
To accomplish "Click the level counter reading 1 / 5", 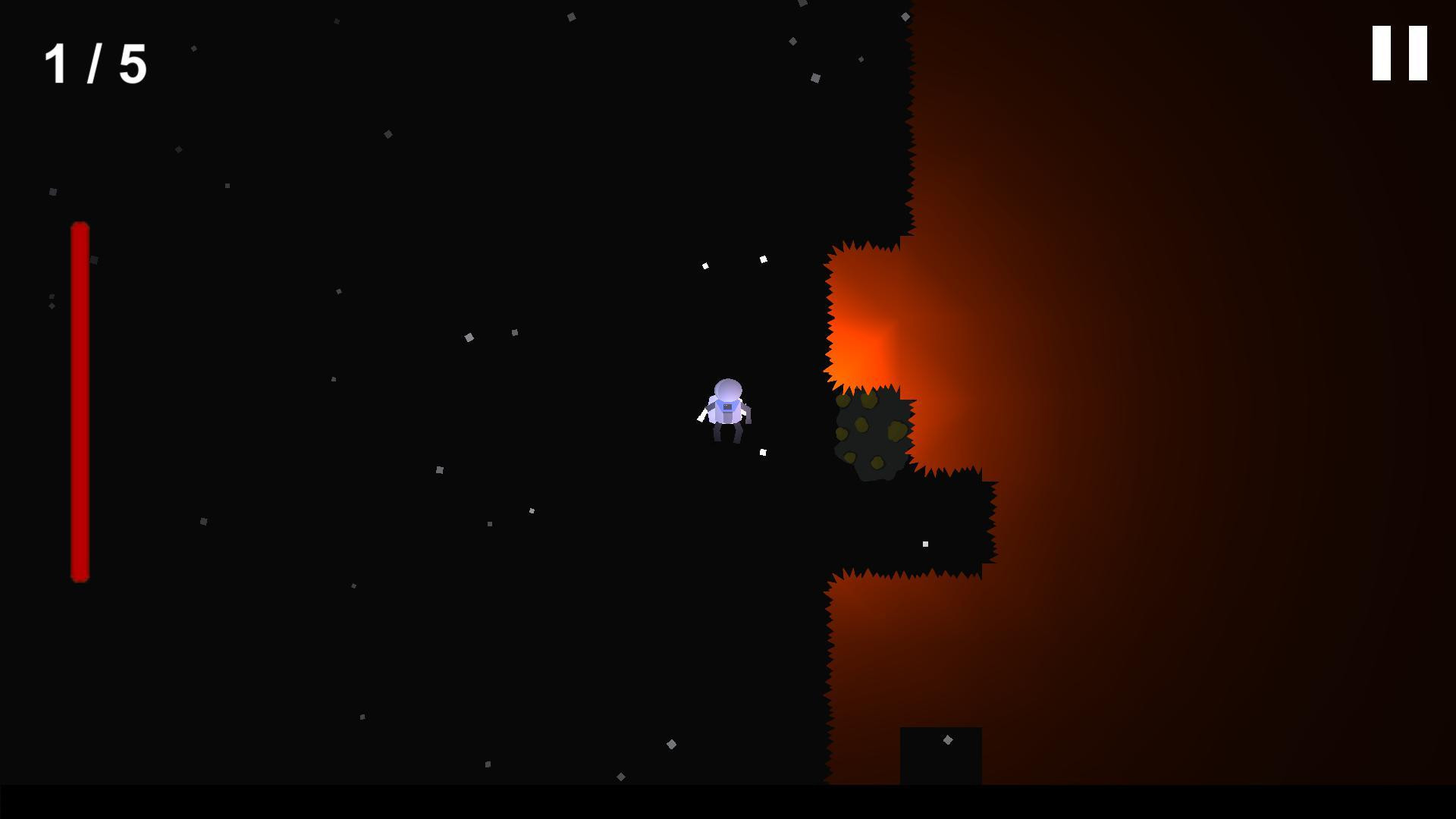I will 95,64.
